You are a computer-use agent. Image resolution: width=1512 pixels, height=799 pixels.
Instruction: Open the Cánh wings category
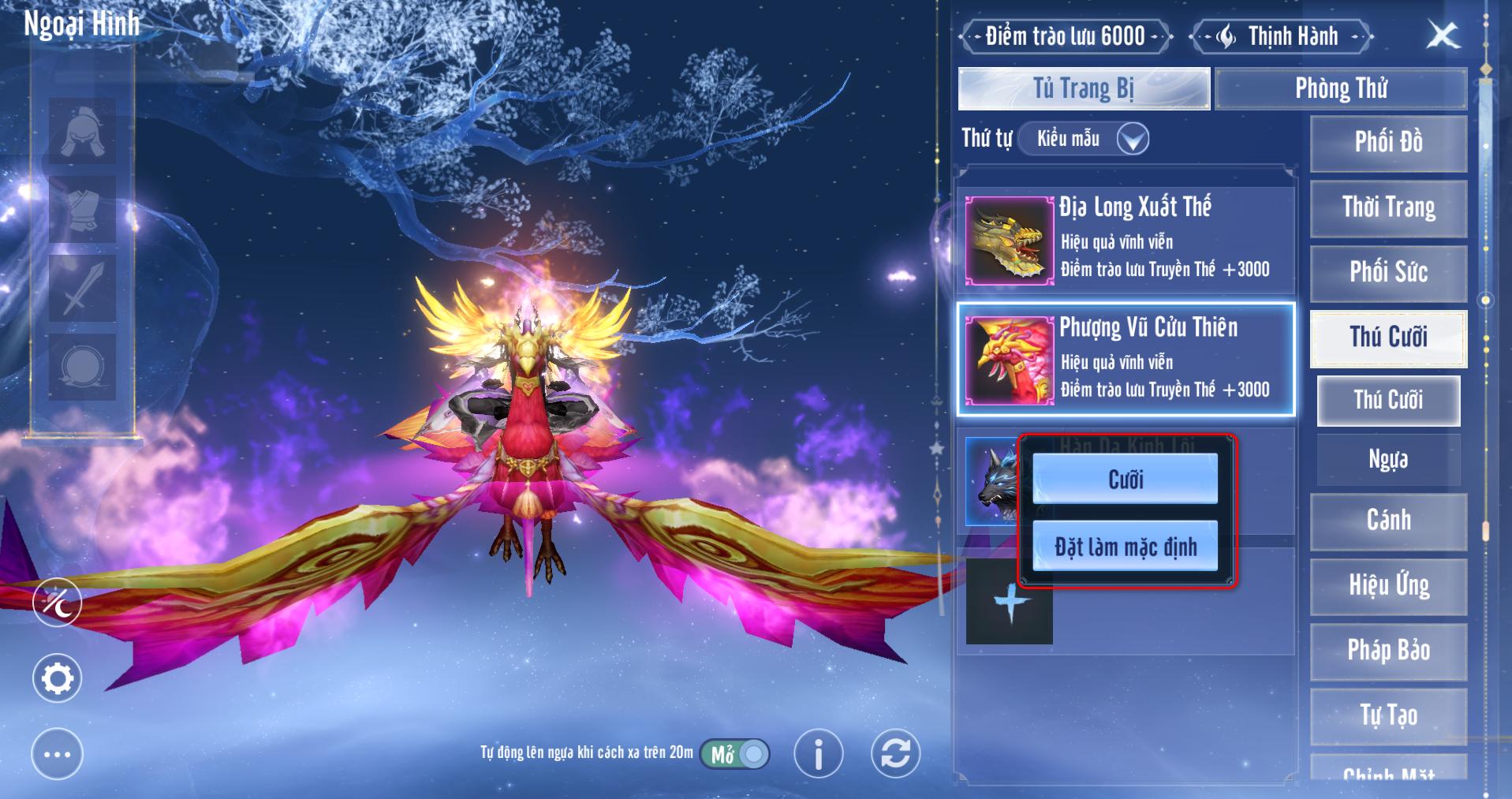click(1388, 521)
